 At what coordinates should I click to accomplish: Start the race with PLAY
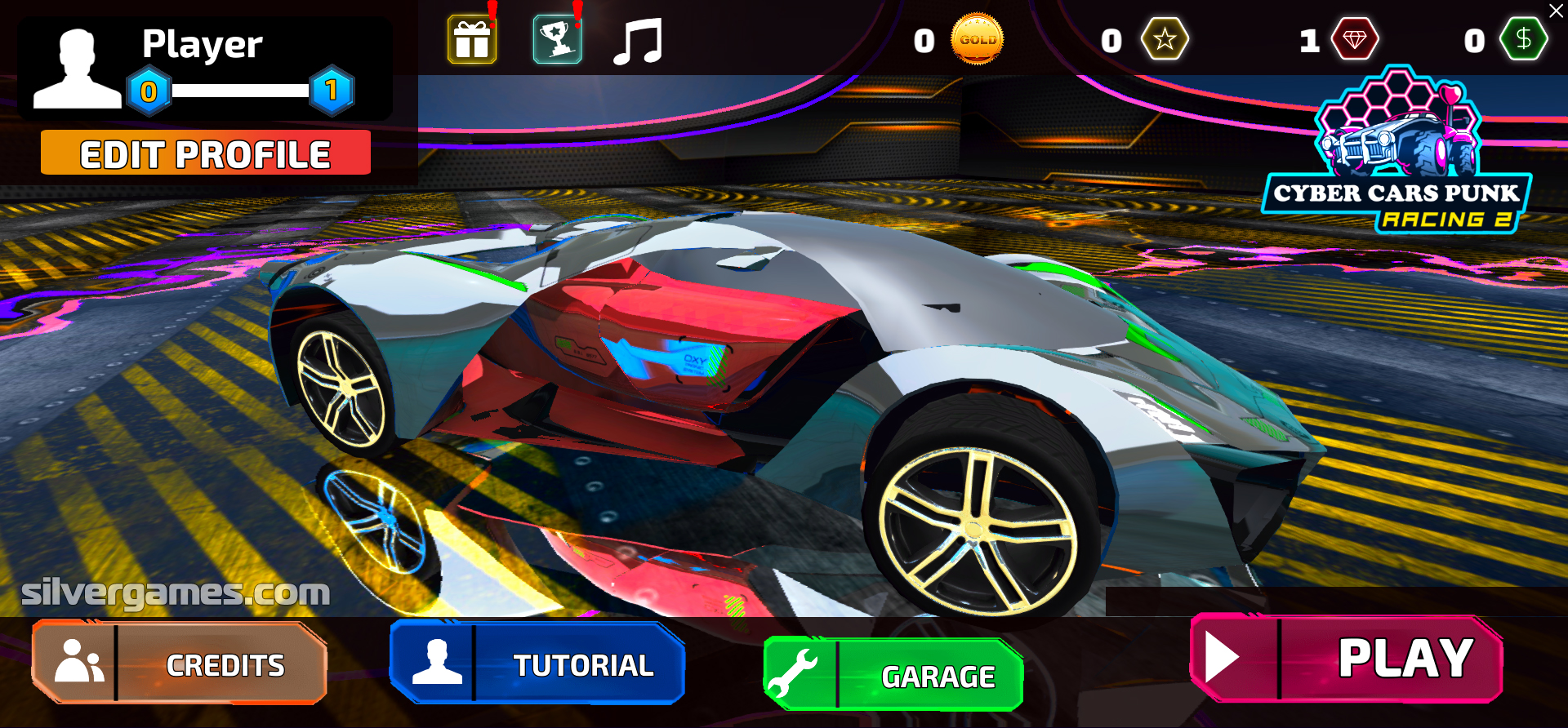1346,659
